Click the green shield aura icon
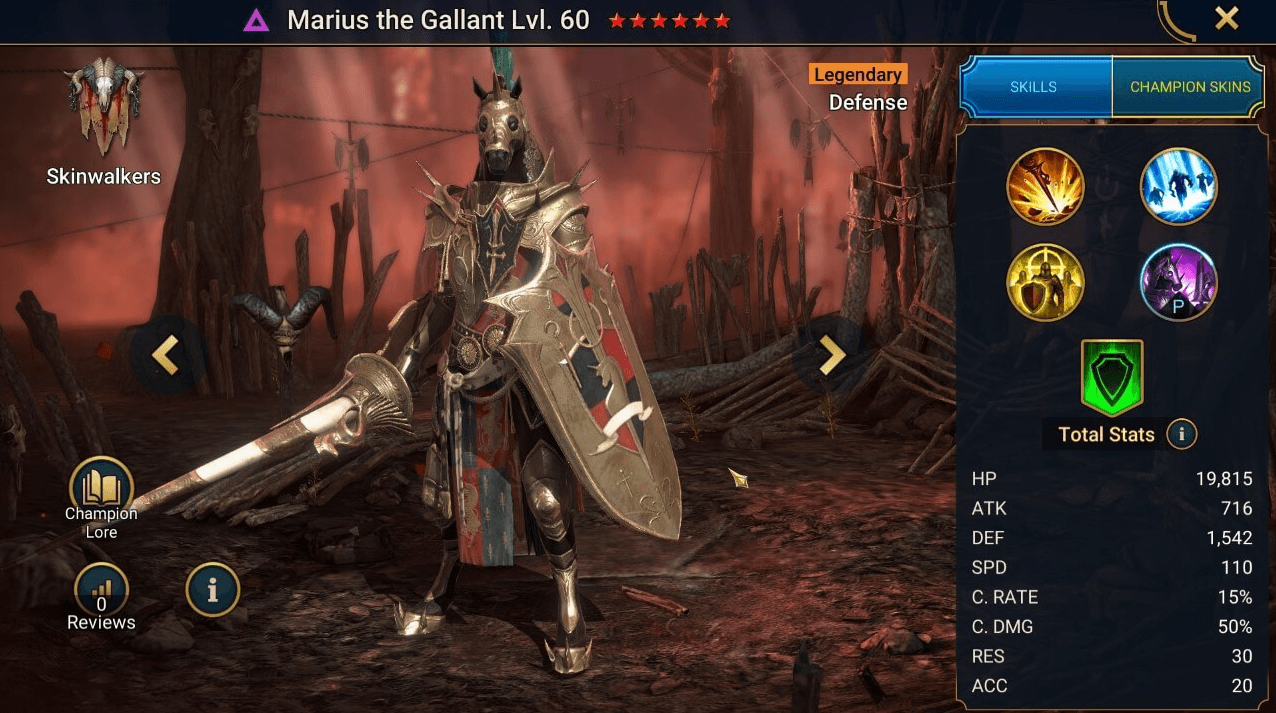The width and height of the screenshot is (1276, 713). coord(1111,377)
